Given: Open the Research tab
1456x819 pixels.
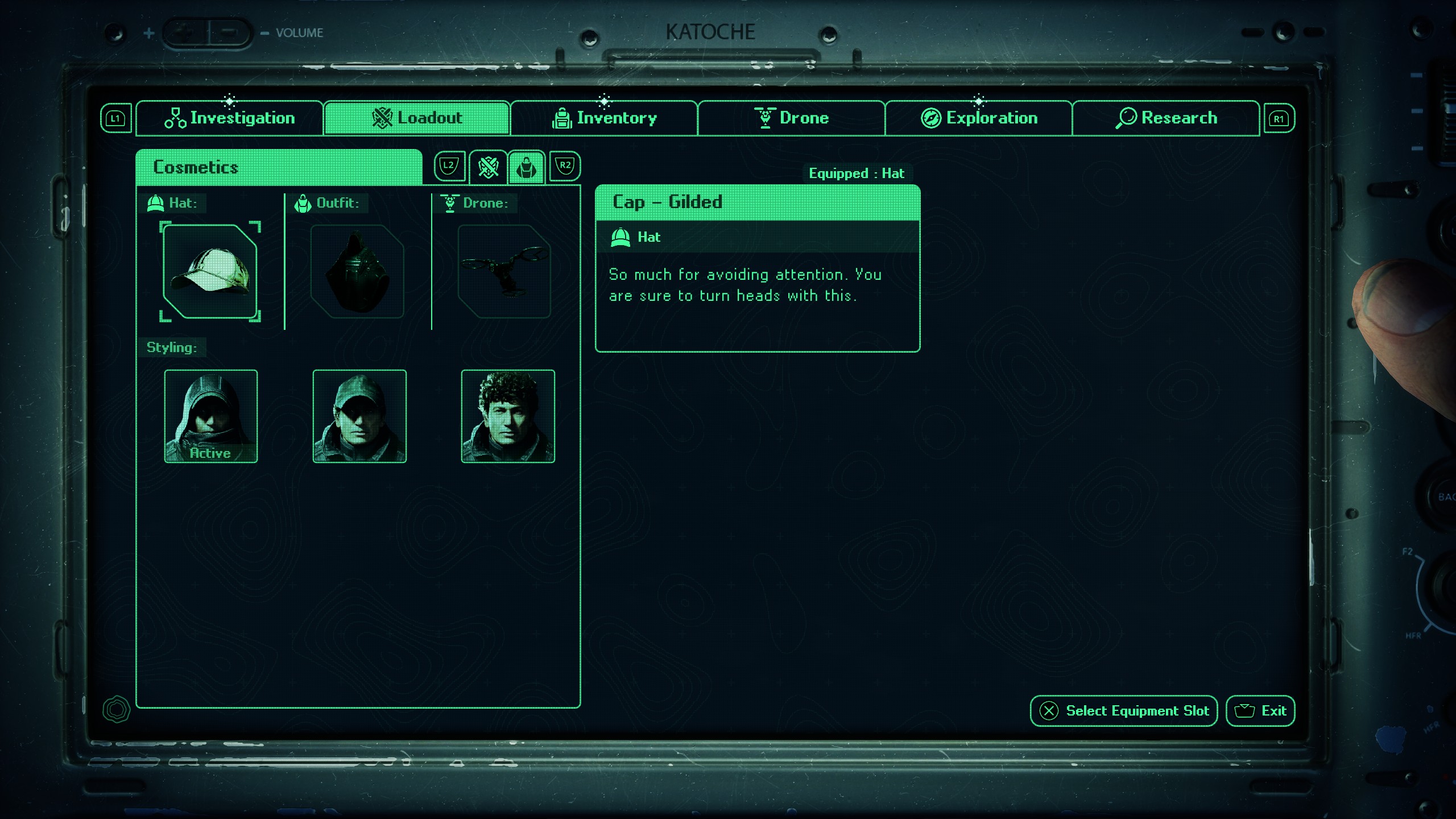Looking at the screenshot, I should [1166, 118].
